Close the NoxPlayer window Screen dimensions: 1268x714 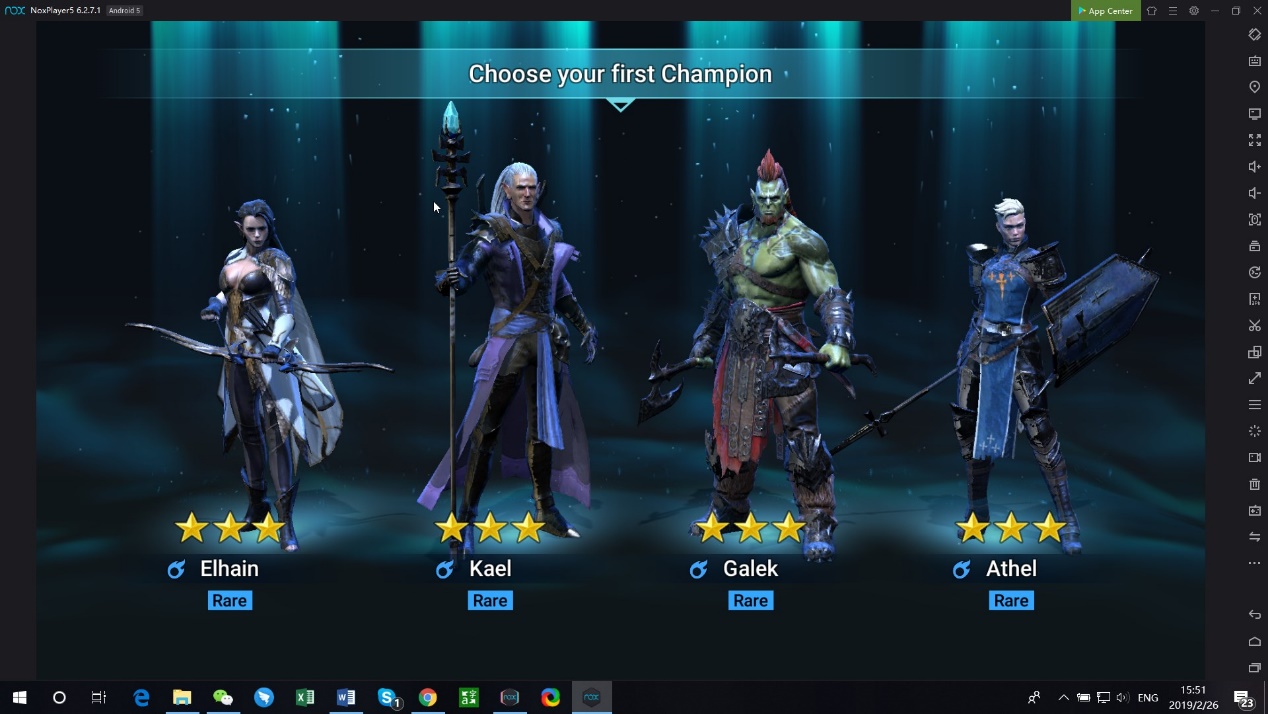pyautogui.click(x=1257, y=11)
